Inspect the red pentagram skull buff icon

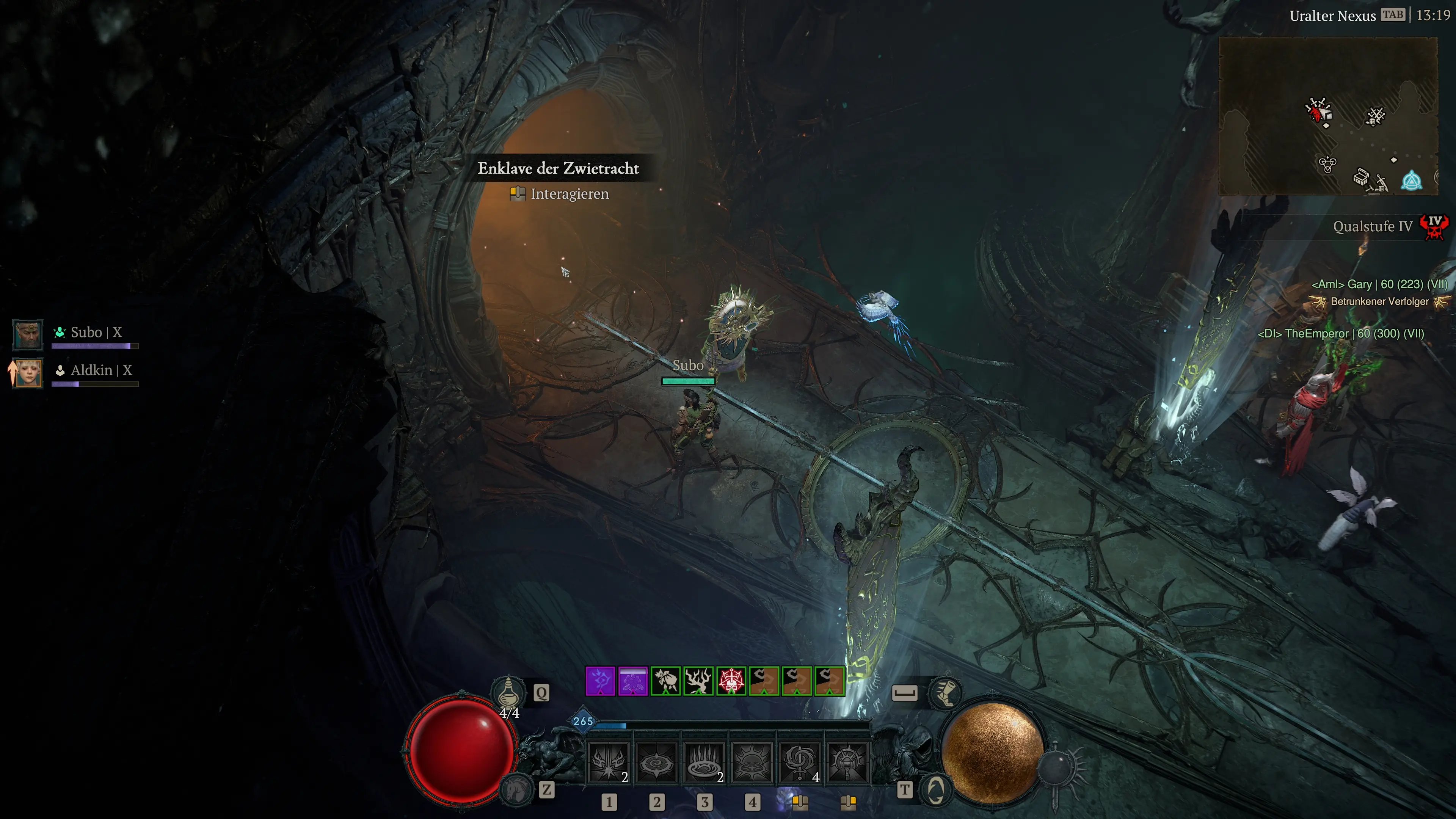731,681
